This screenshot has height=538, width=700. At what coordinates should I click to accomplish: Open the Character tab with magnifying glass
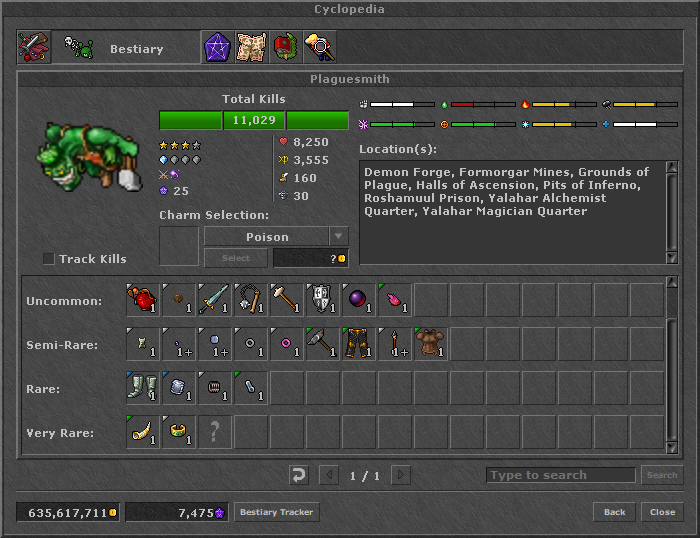pyautogui.click(x=319, y=47)
